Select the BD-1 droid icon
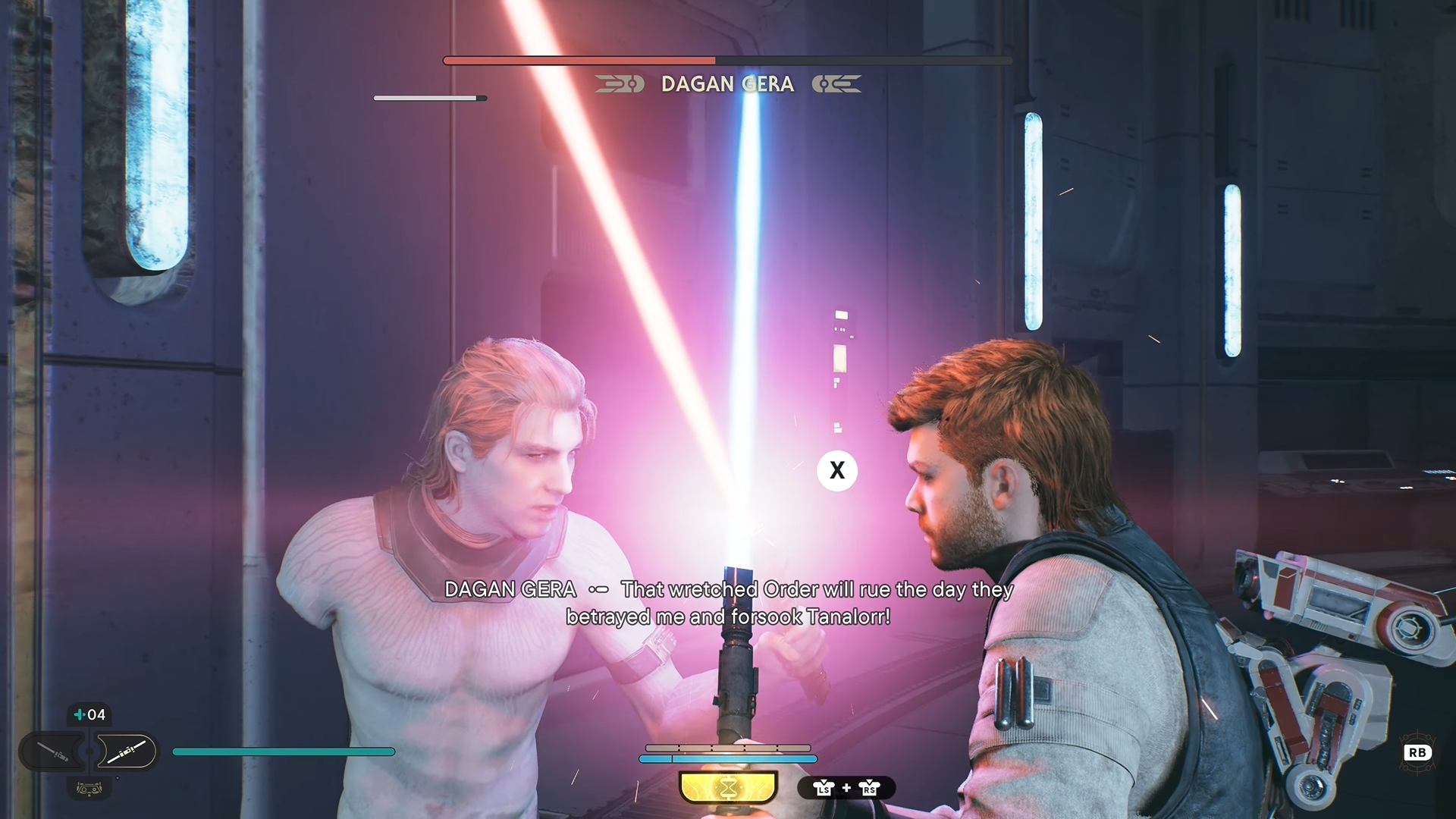This screenshot has width=1456, height=819. click(89, 789)
